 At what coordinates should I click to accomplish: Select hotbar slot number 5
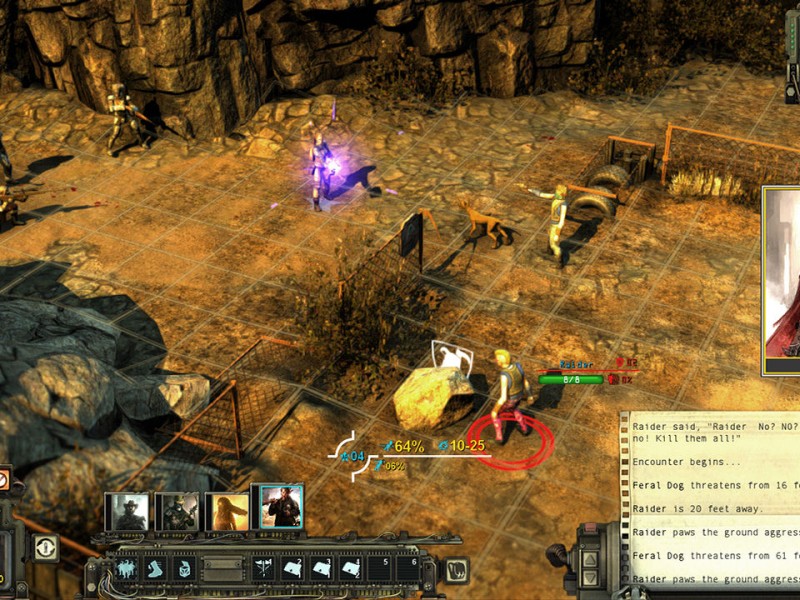click(381, 569)
